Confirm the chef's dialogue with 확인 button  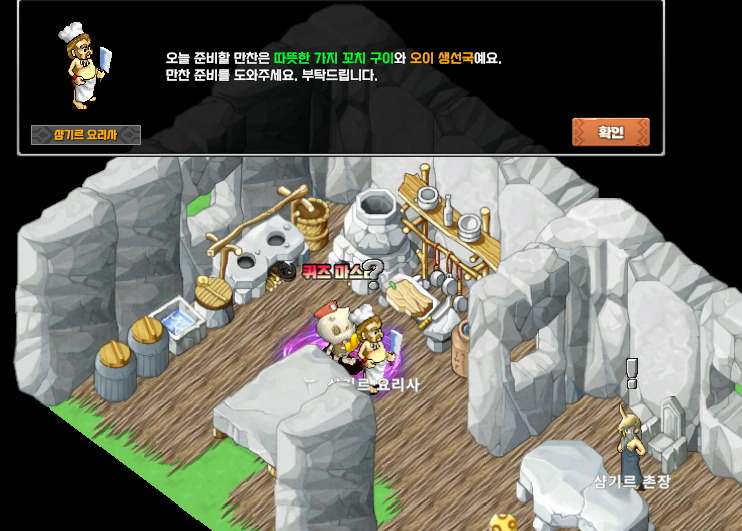coord(610,132)
